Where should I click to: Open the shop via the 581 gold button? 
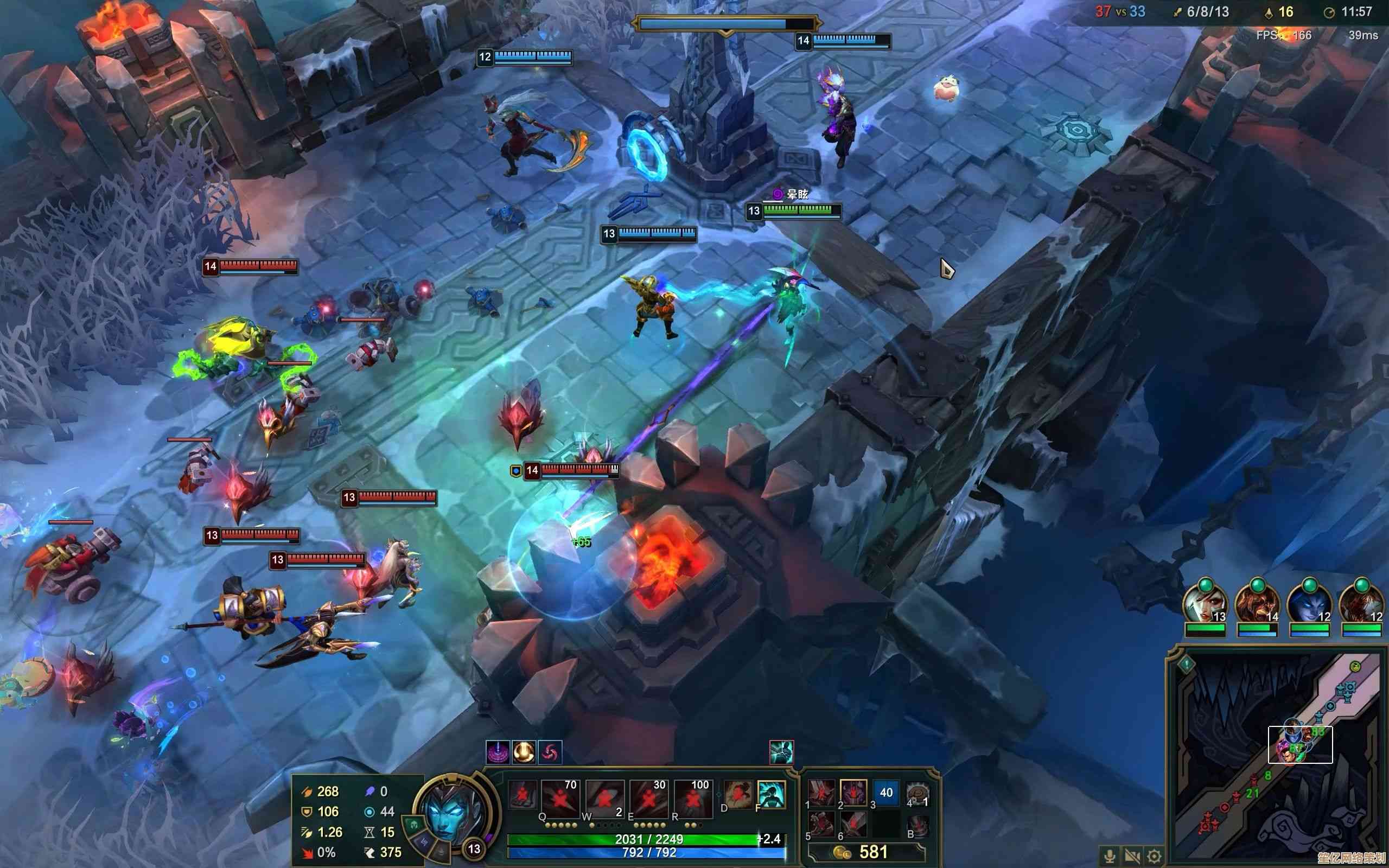(x=865, y=852)
